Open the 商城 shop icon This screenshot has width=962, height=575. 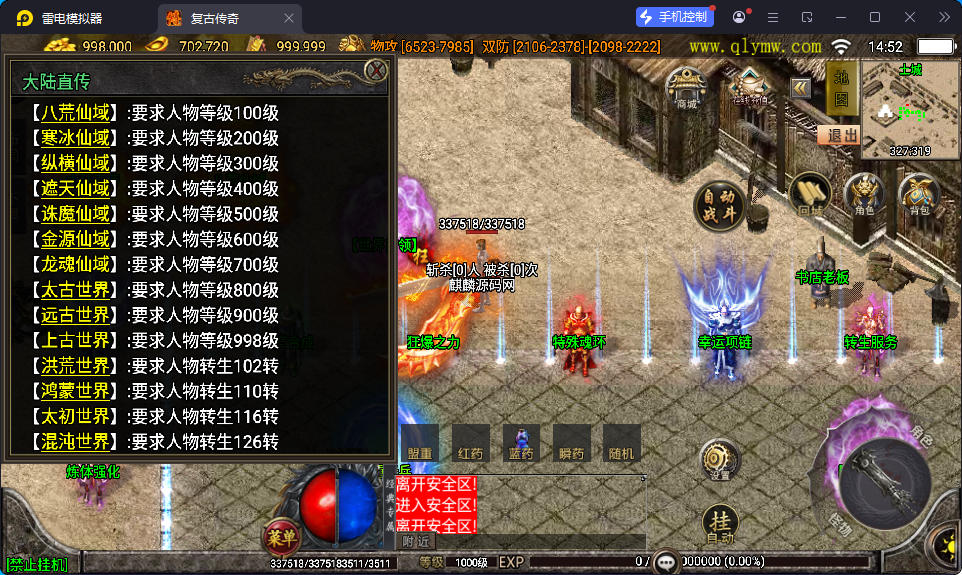click(x=687, y=87)
